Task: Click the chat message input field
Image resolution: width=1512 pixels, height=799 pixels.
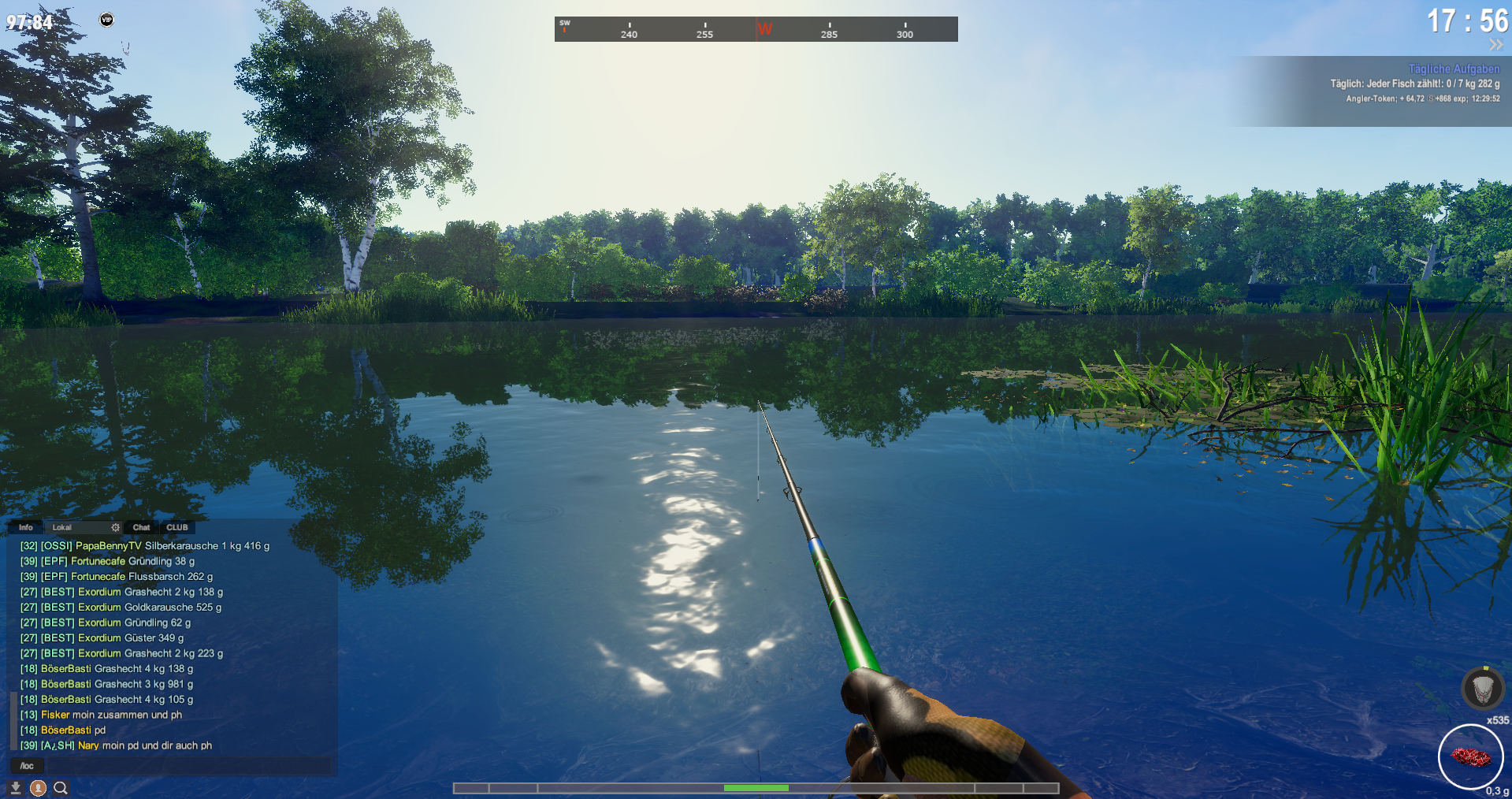Action: pyautogui.click(x=189, y=765)
